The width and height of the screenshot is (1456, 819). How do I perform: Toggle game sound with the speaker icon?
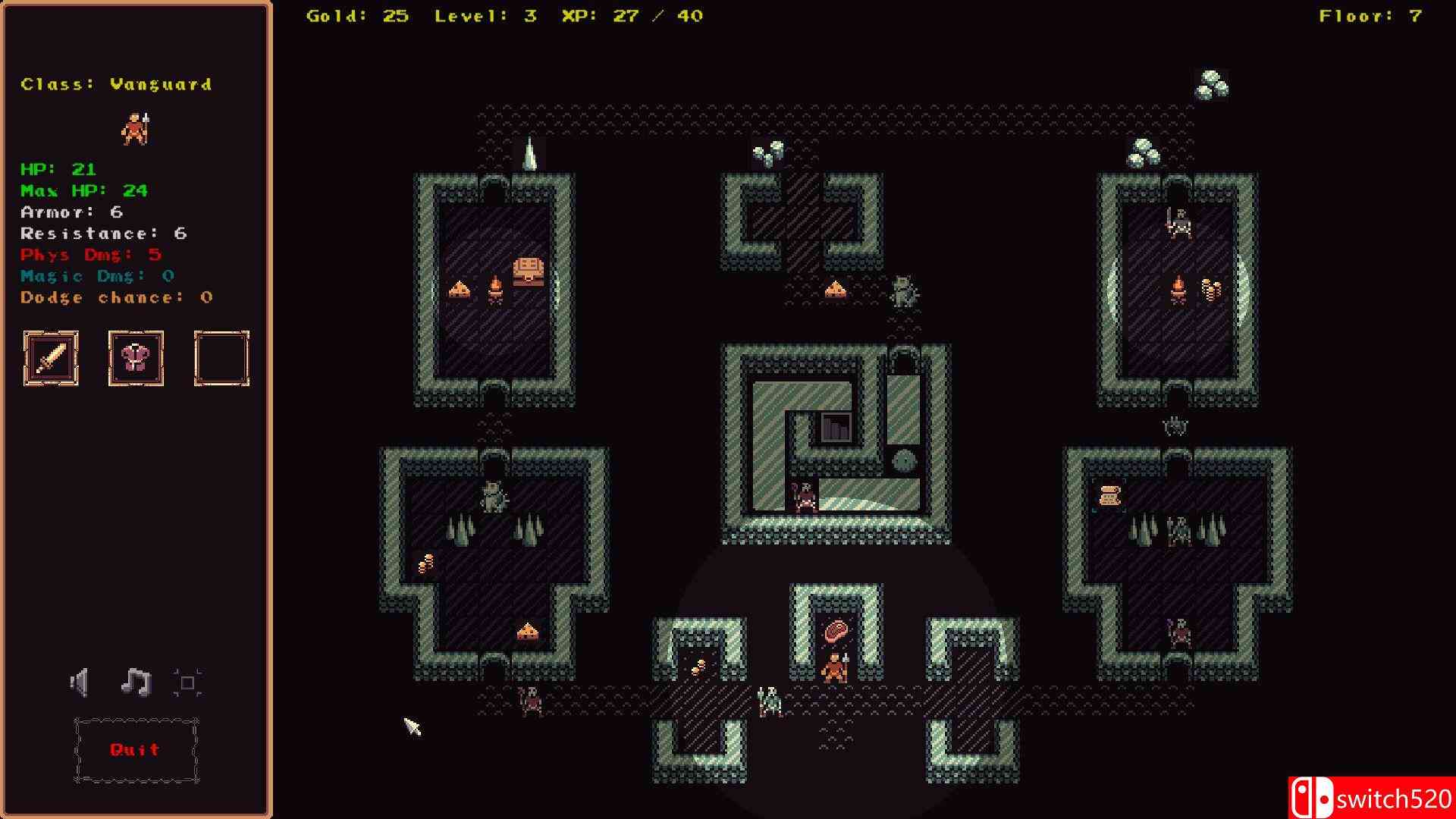click(x=81, y=681)
